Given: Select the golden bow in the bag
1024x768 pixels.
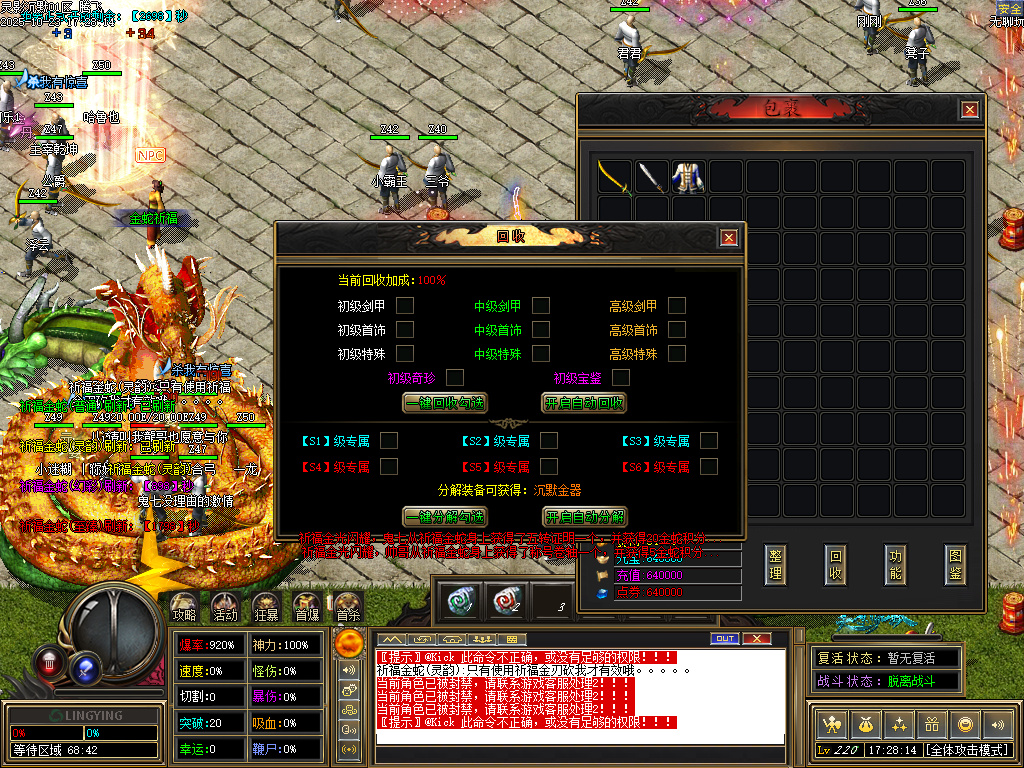Looking at the screenshot, I should pos(614,177).
